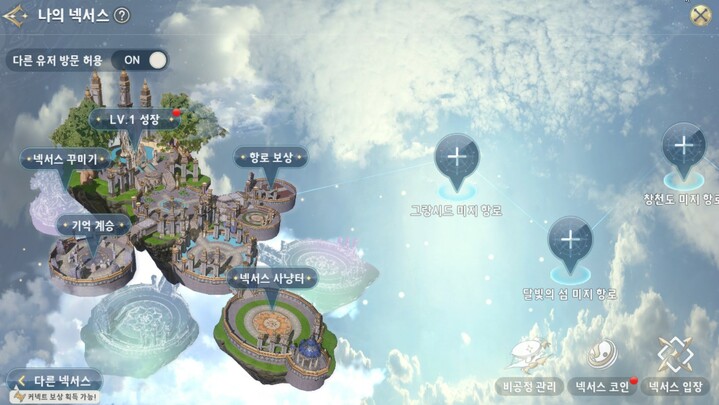
Task: Click the 넥서스 입장 enter button
Action: [676, 366]
